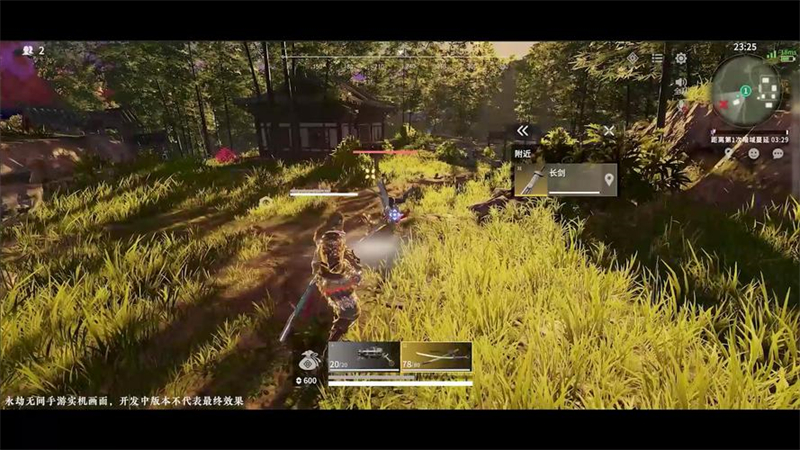
Task: Open the settings gear icon
Action: (681, 59)
